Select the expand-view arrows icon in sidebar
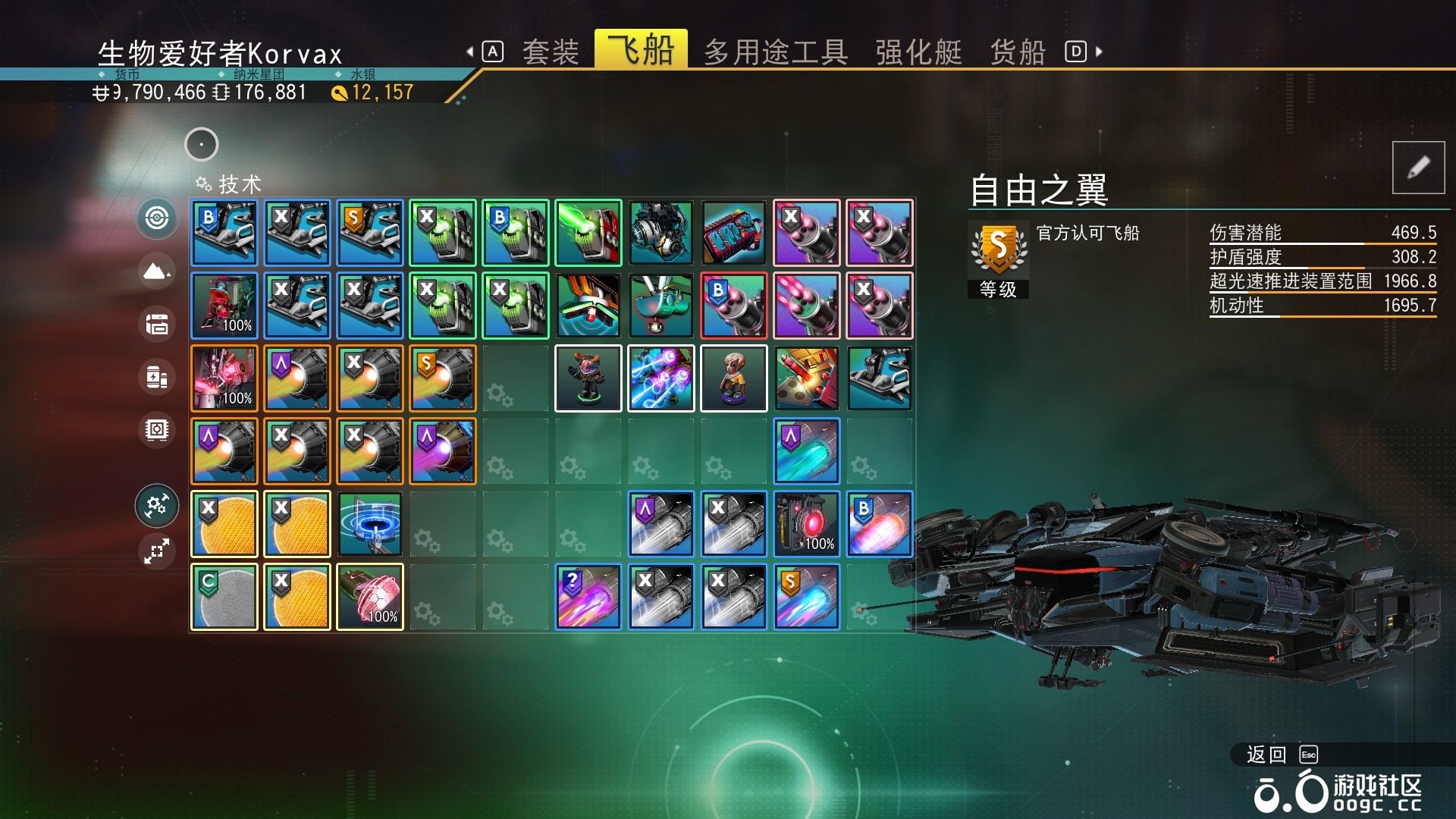Image resolution: width=1456 pixels, height=819 pixels. [x=156, y=552]
